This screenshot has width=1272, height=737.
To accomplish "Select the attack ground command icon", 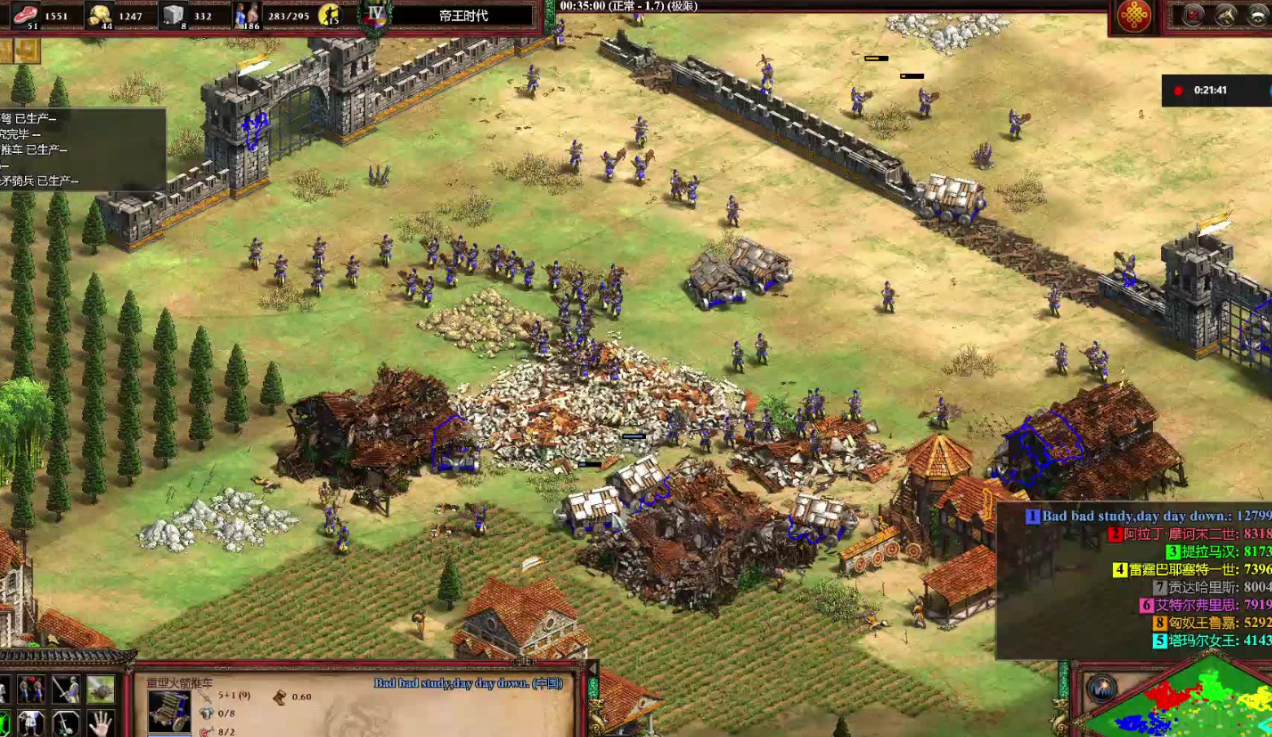I will click(x=100, y=689).
